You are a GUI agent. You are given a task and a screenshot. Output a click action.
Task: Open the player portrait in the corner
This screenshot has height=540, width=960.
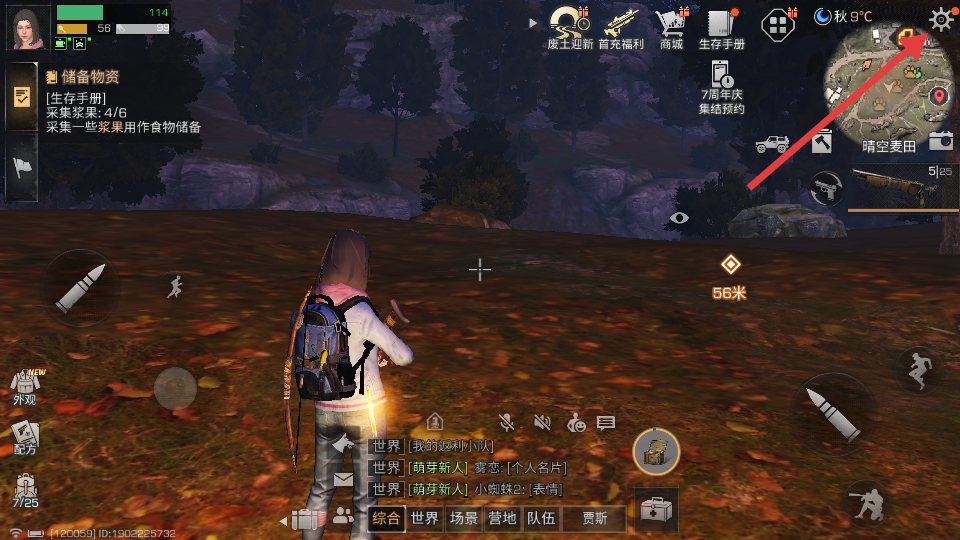point(29,27)
